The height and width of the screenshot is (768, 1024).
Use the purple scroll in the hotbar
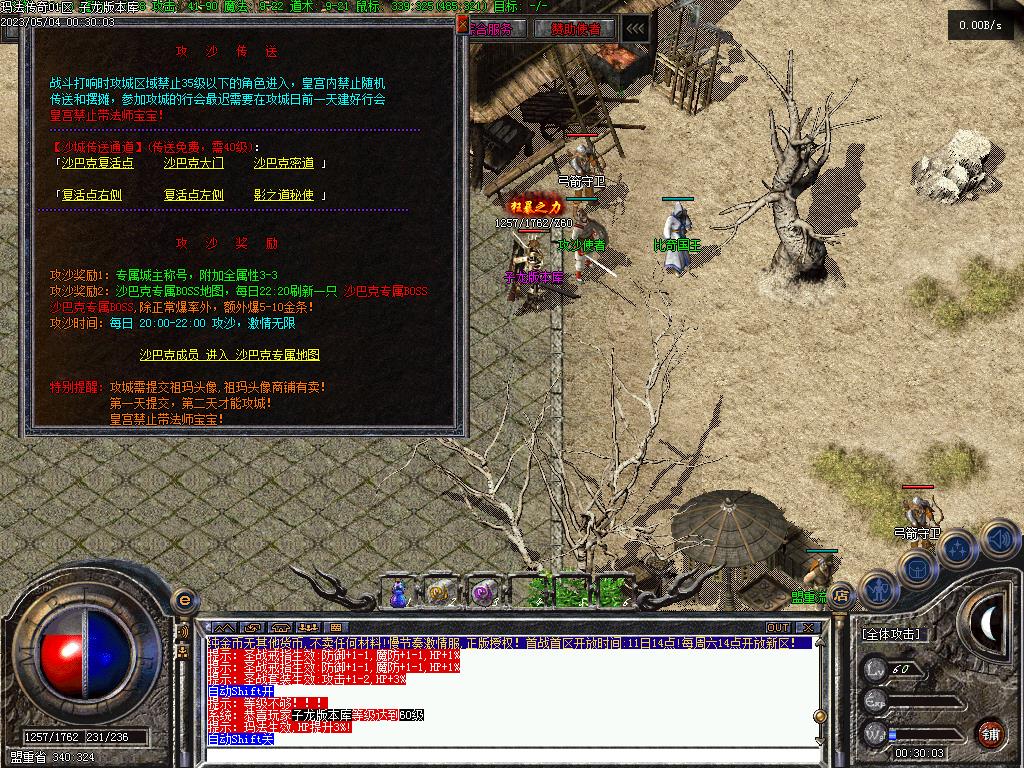(x=485, y=593)
